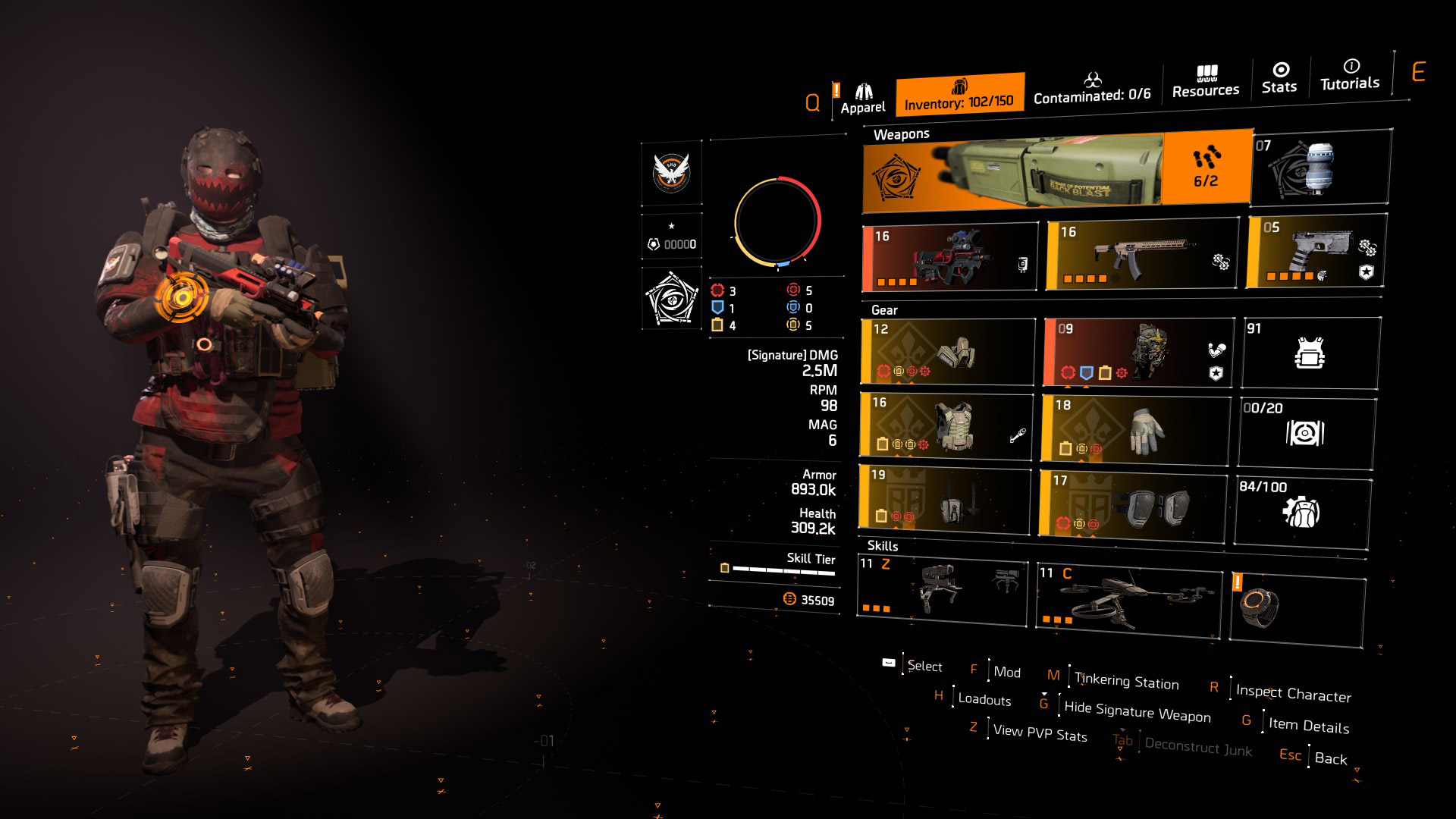
Task: Select the chest armor vest slot
Action: click(946, 426)
